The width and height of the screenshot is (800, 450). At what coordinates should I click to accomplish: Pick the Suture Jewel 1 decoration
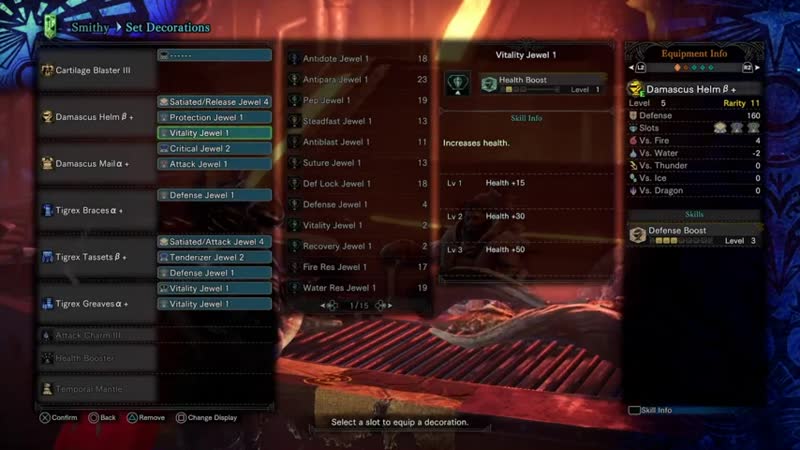359,163
